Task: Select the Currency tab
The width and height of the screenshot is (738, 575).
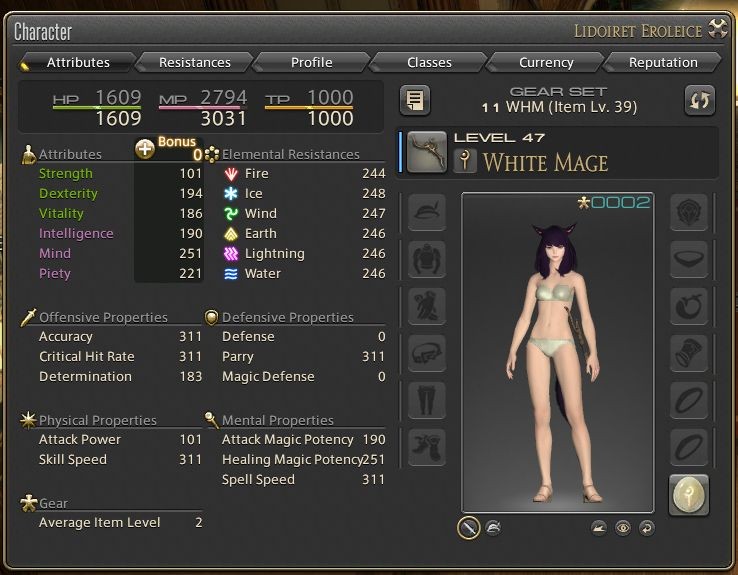Action: click(x=546, y=62)
